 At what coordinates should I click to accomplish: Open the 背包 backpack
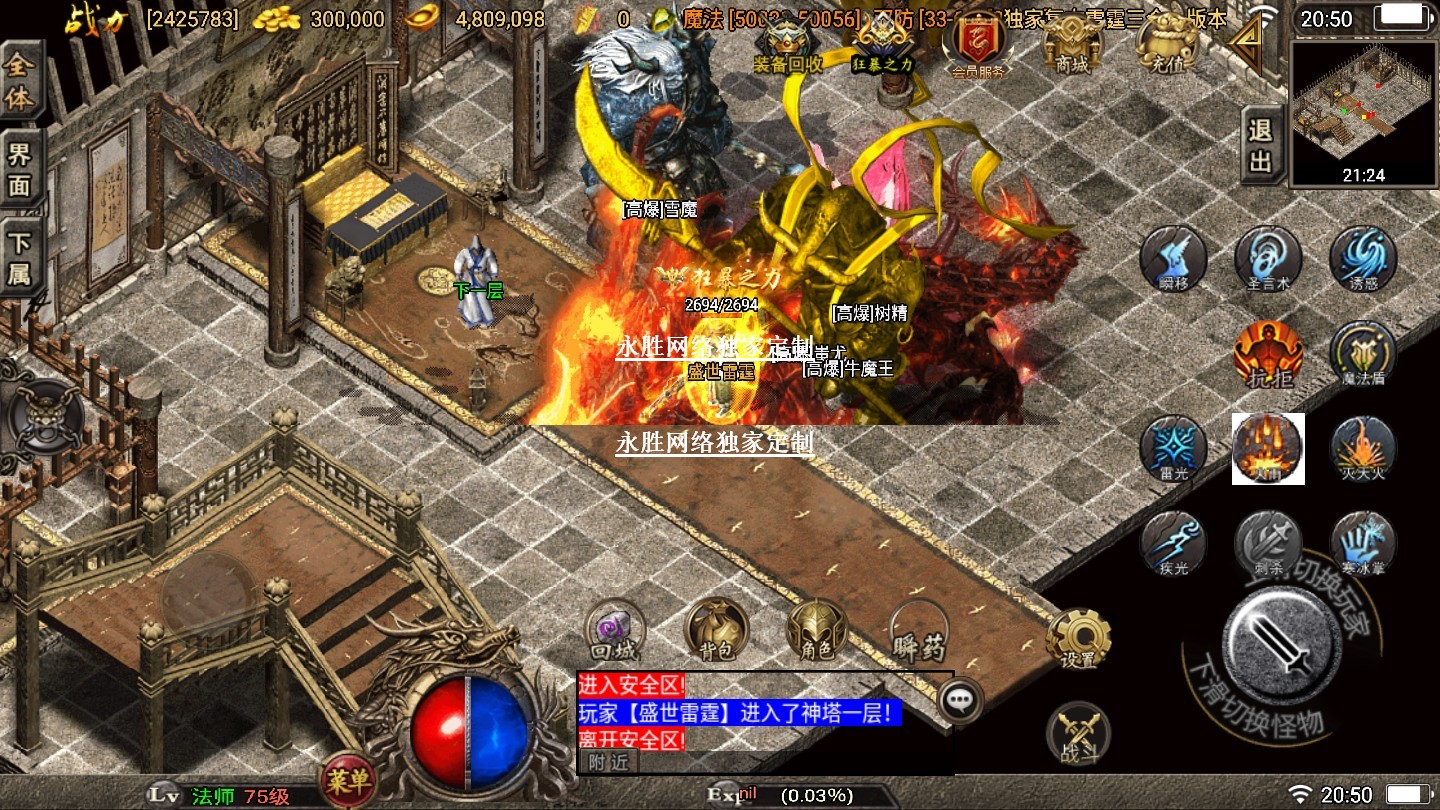716,630
